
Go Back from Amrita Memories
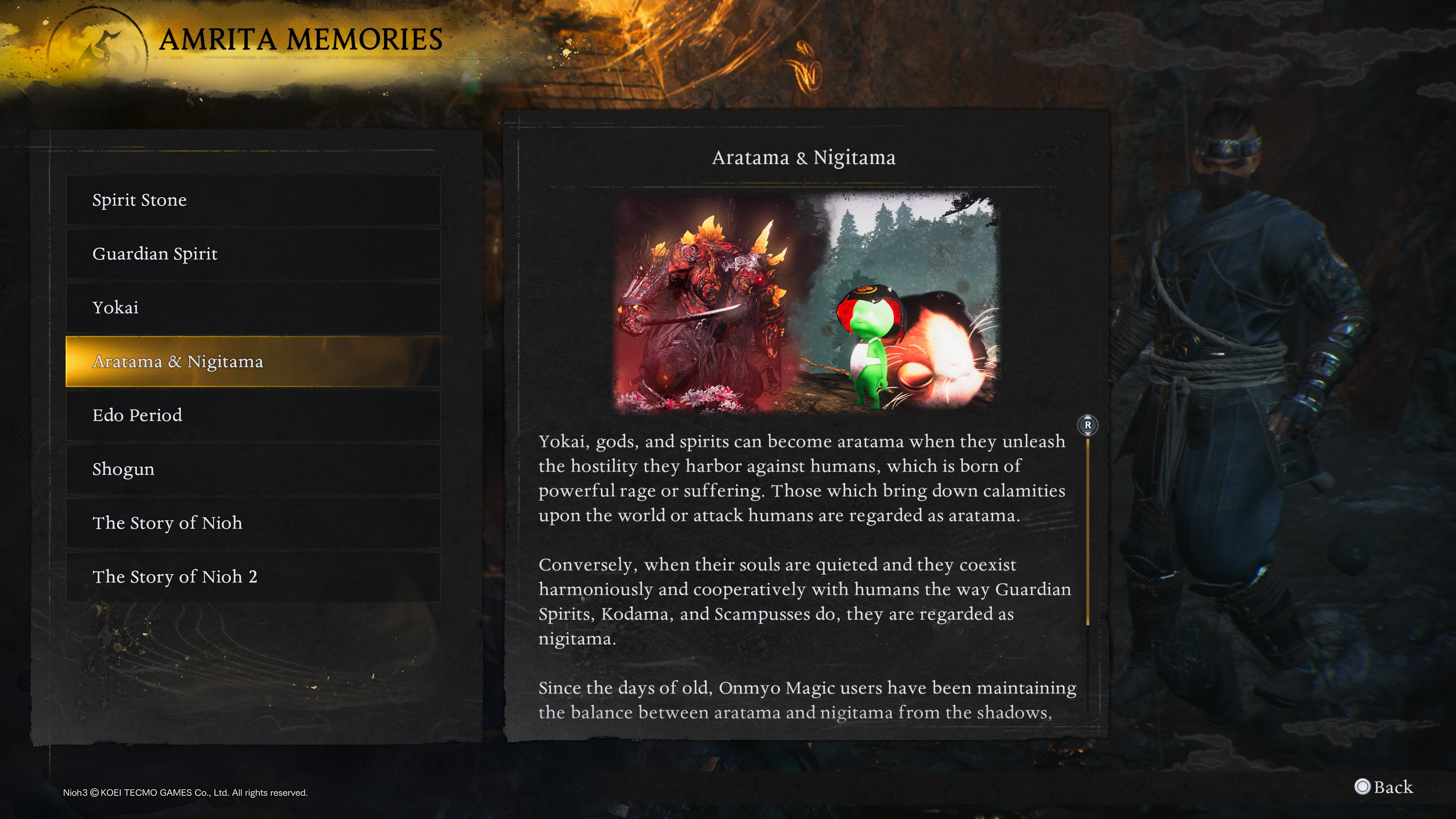[1384, 787]
